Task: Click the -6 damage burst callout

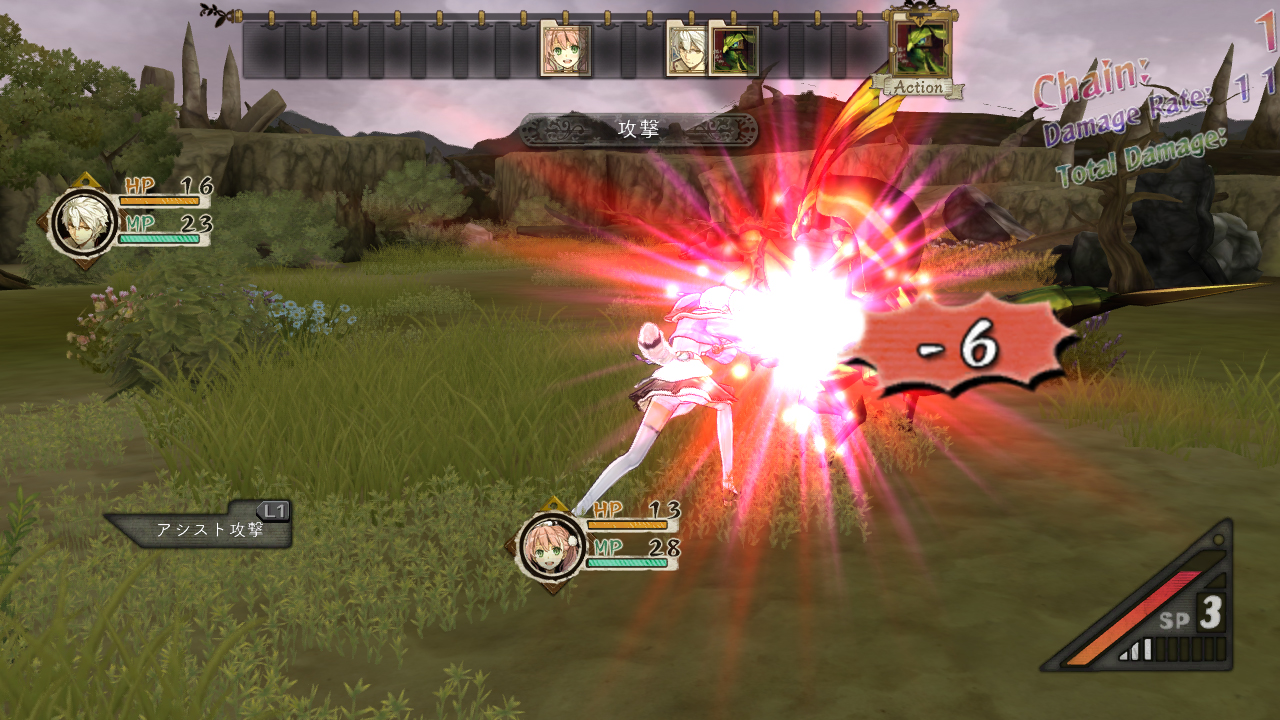Action: pyautogui.click(x=955, y=349)
